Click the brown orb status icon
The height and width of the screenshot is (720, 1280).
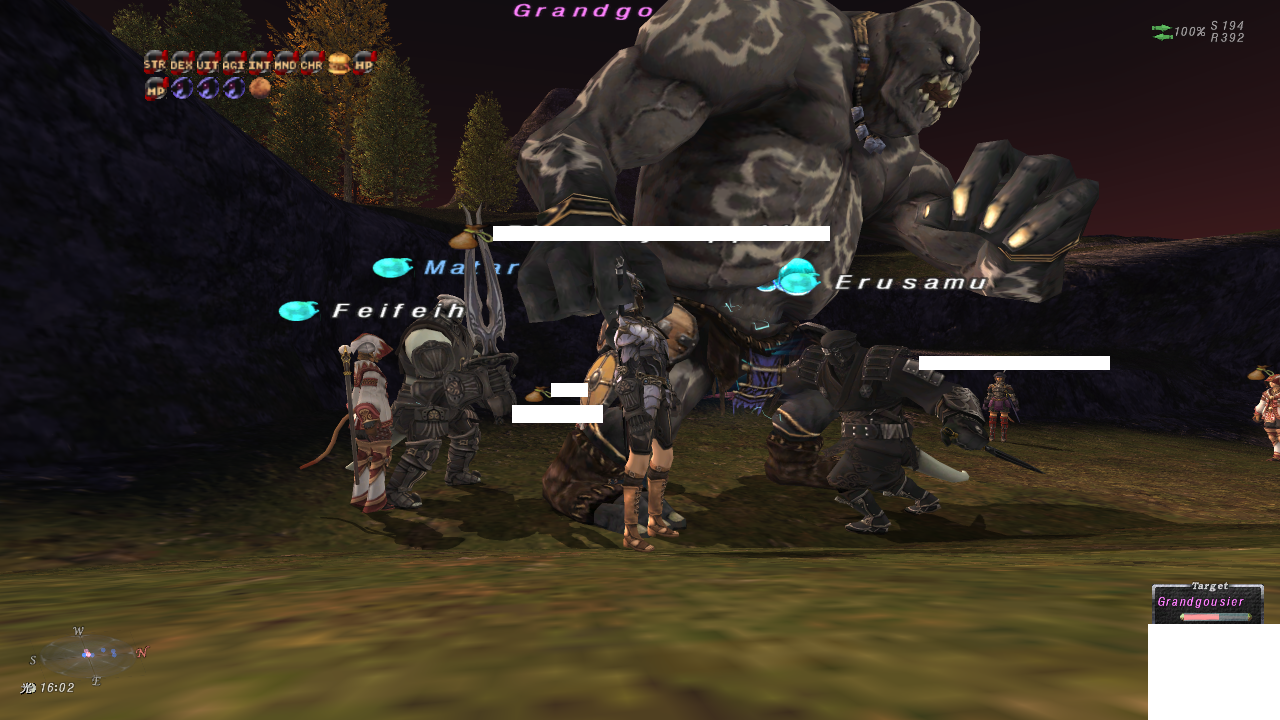tap(260, 88)
